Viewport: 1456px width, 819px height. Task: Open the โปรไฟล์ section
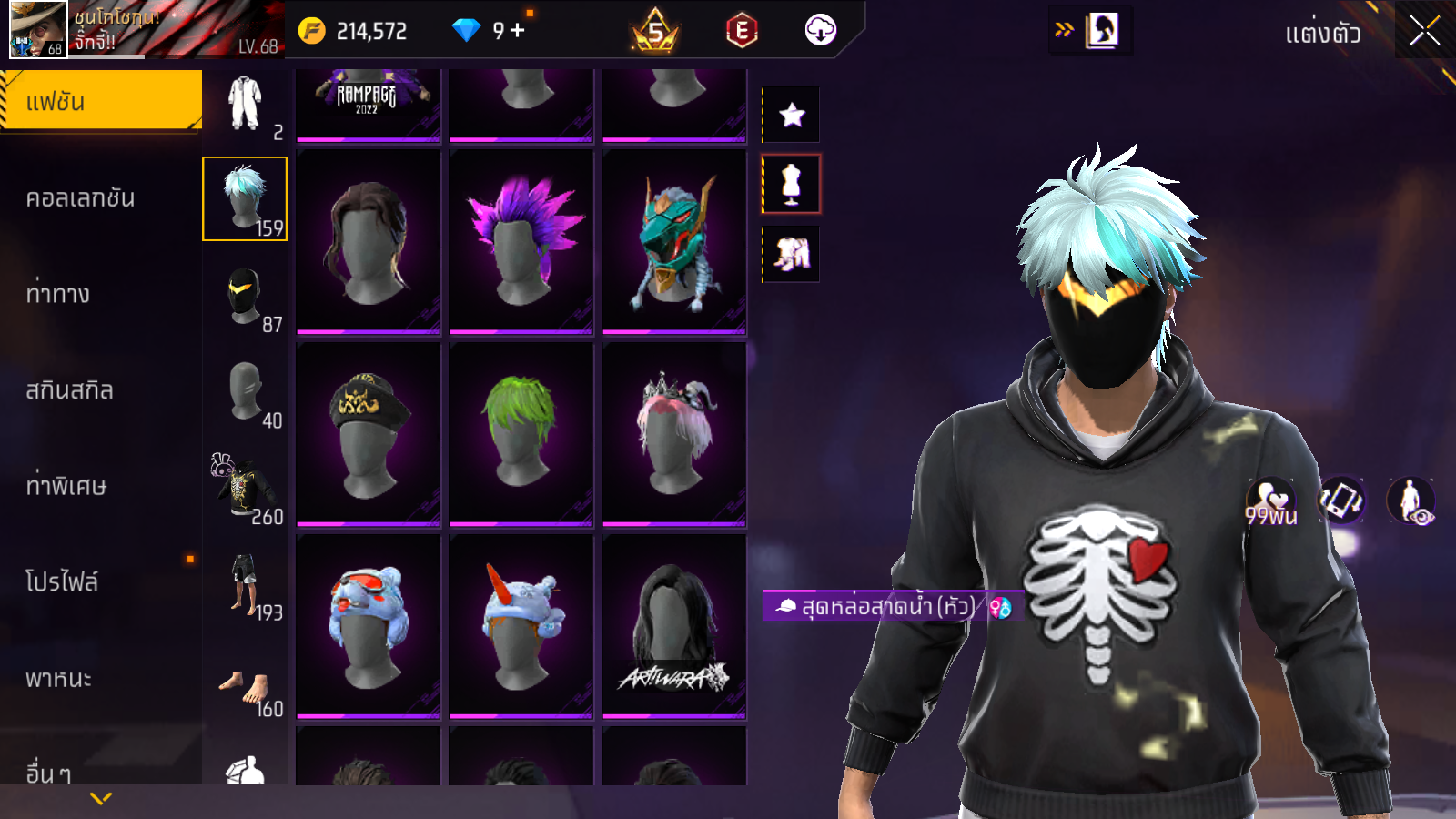[62, 581]
